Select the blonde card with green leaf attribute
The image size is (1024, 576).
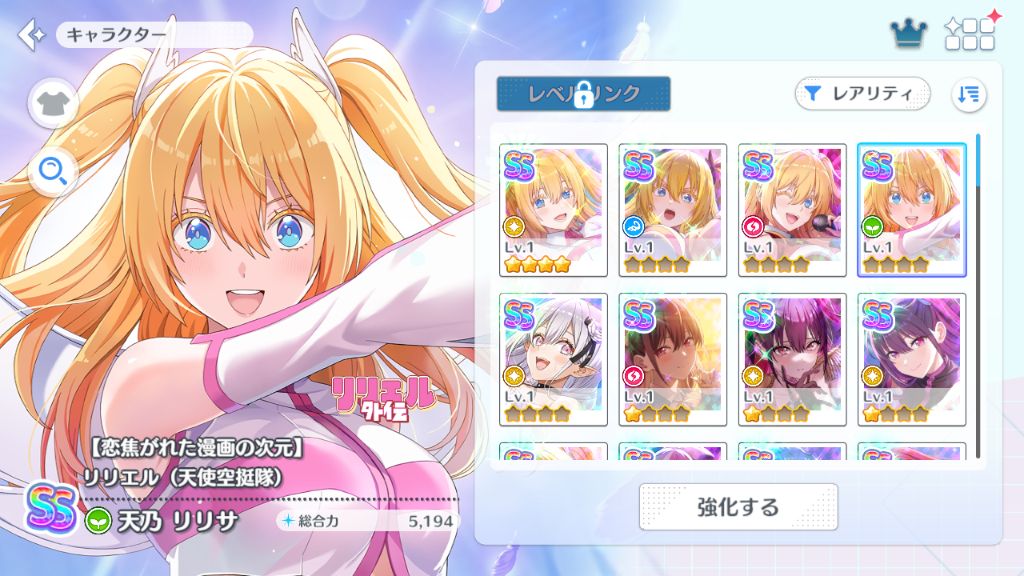tap(911, 210)
